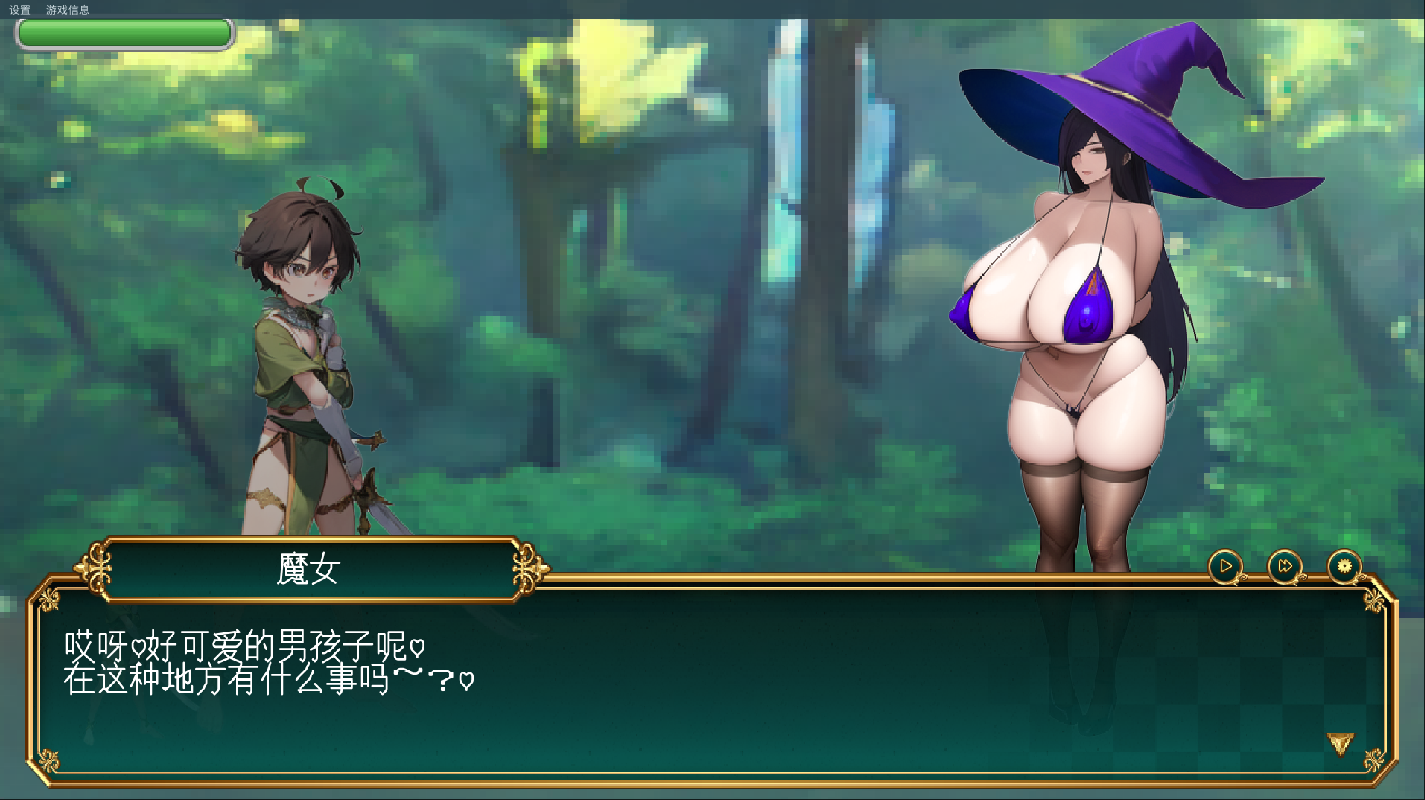The width and height of the screenshot is (1425, 800).
Task: Toggle auto-play with the play triangle button
Action: click(x=1225, y=567)
